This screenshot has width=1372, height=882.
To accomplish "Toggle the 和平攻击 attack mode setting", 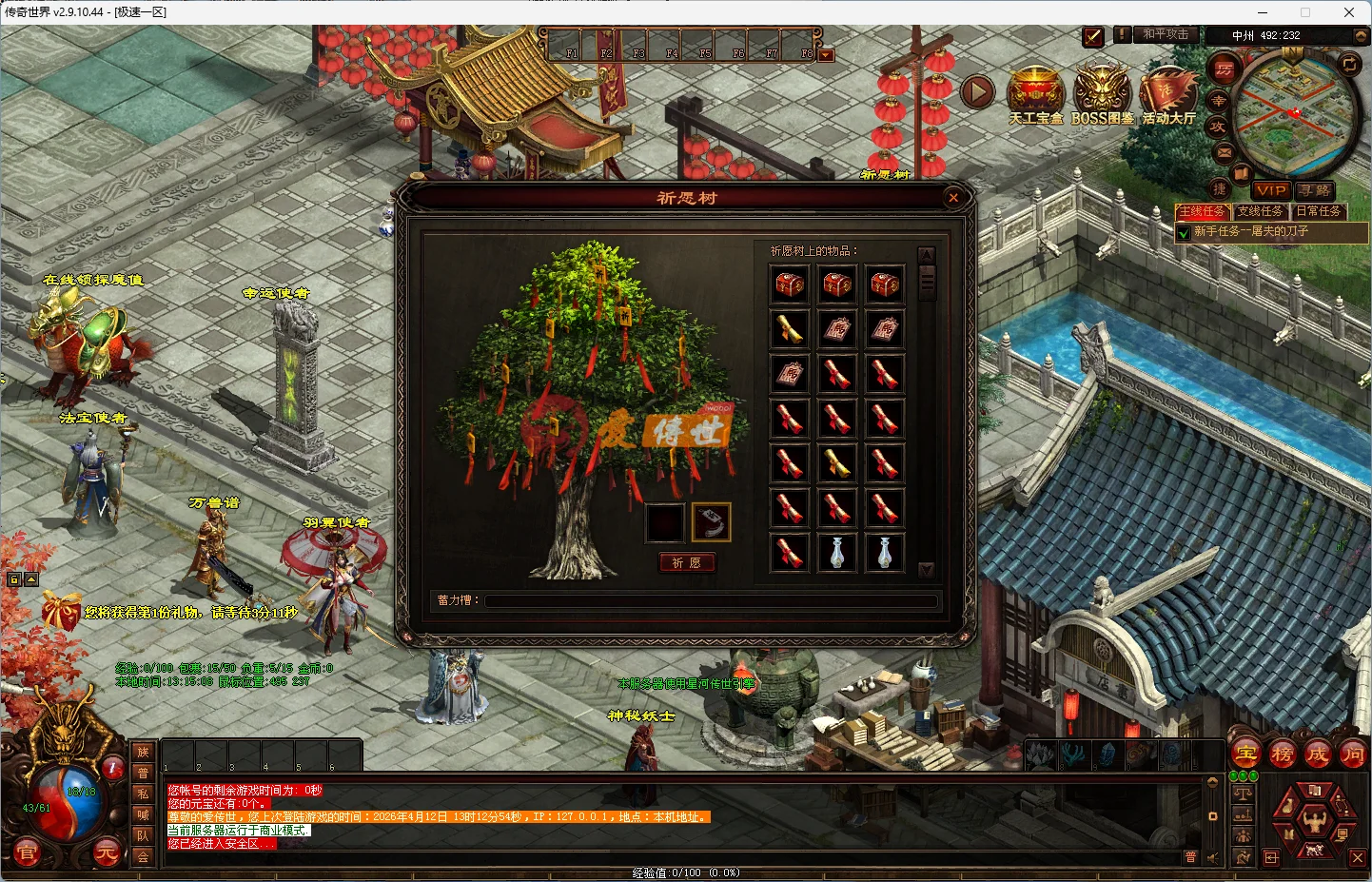I will click(x=1166, y=34).
